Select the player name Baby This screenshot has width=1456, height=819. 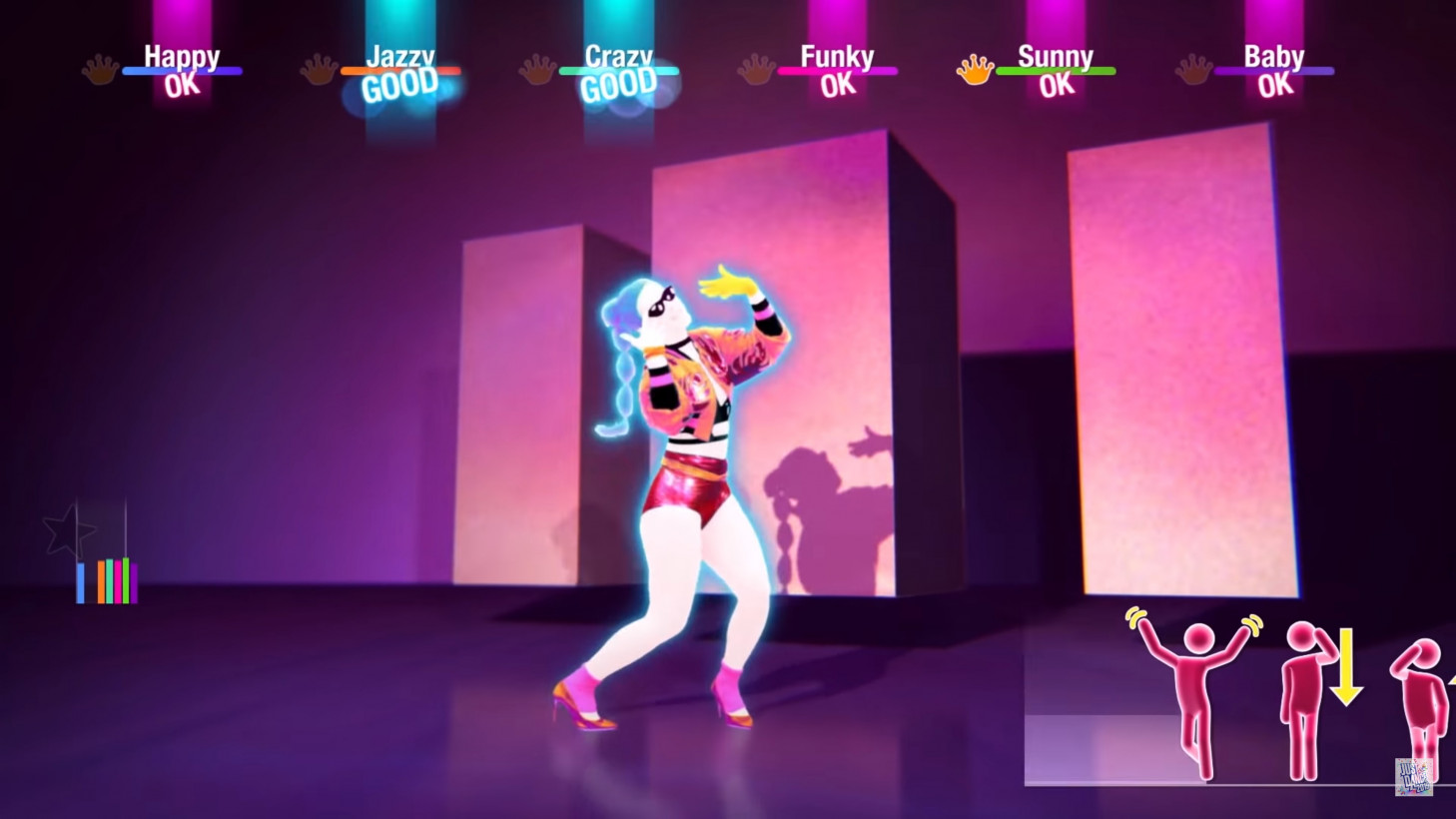pyautogui.click(x=1274, y=57)
